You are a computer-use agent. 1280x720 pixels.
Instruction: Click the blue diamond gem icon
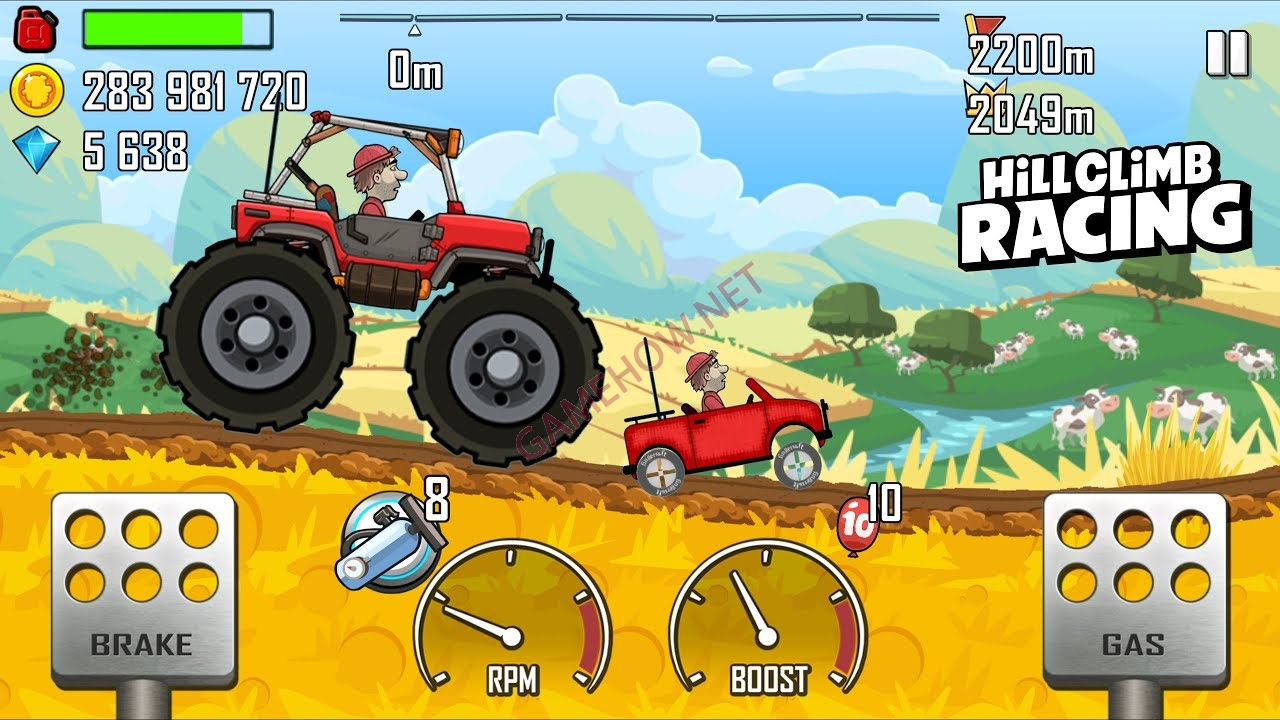pos(35,147)
